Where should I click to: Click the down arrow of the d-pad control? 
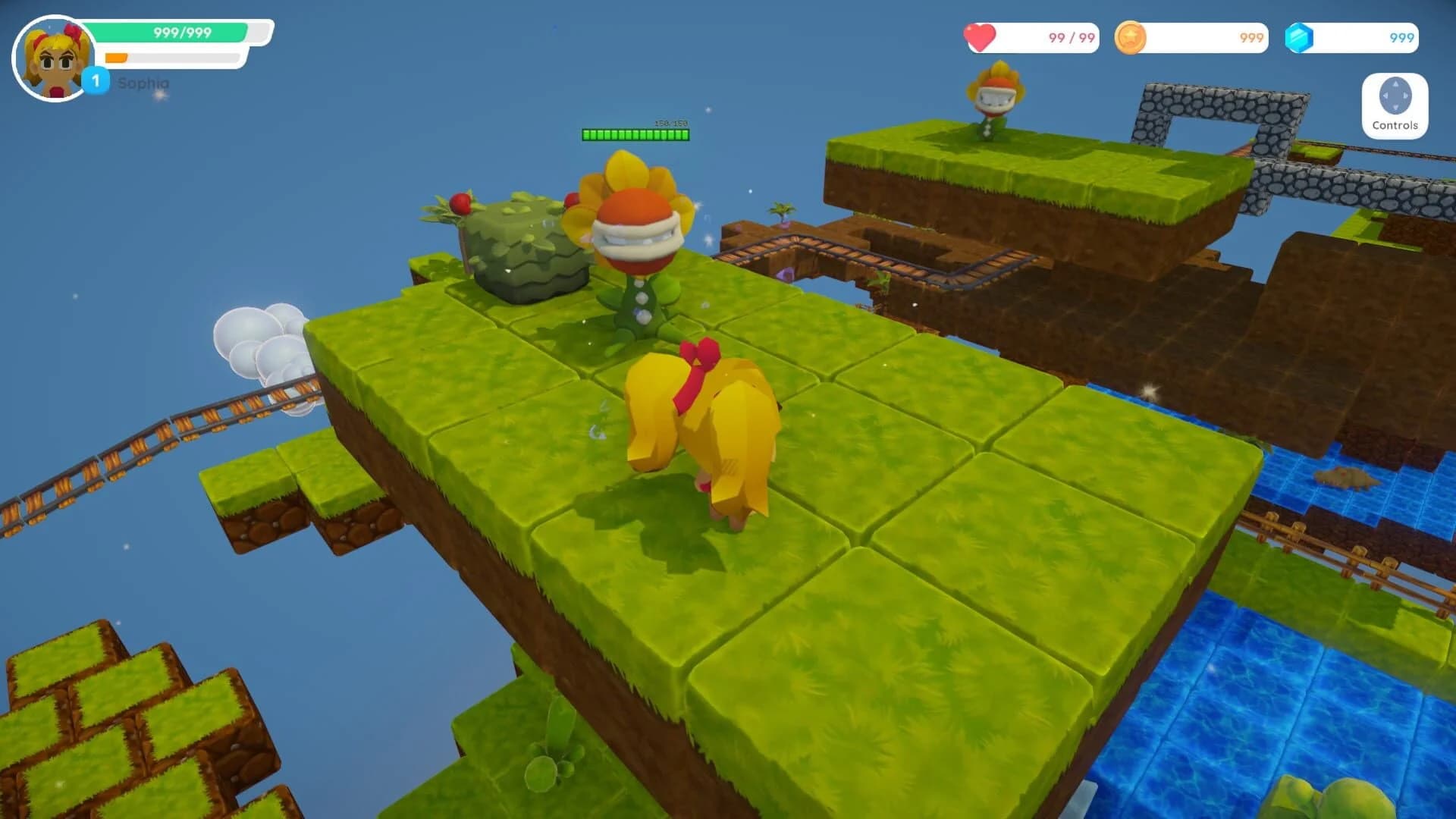point(1395,108)
